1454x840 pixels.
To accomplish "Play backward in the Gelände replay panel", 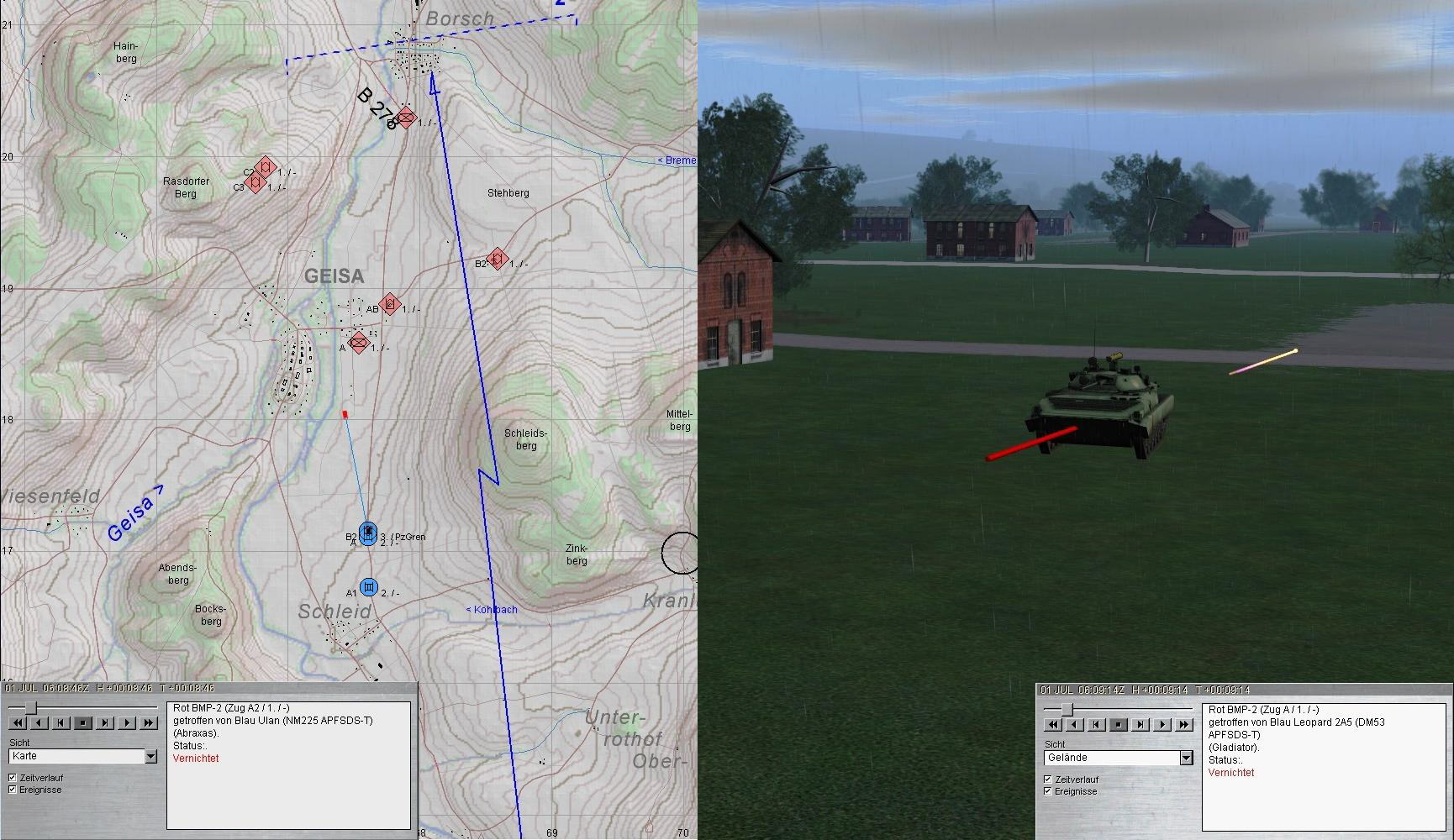I will [1075, 724].
